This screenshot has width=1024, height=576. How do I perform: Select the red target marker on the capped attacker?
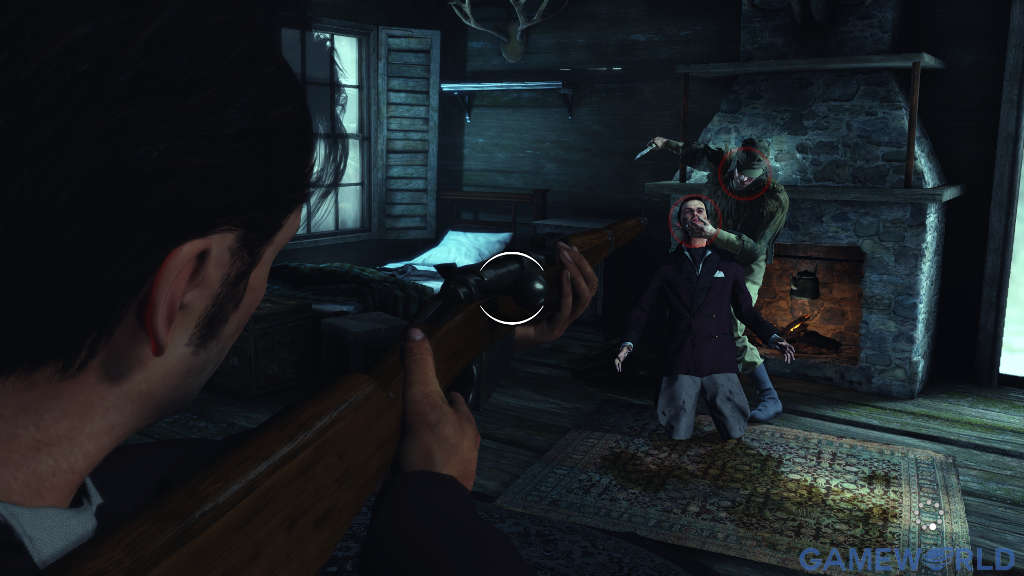tap(745, 169)
